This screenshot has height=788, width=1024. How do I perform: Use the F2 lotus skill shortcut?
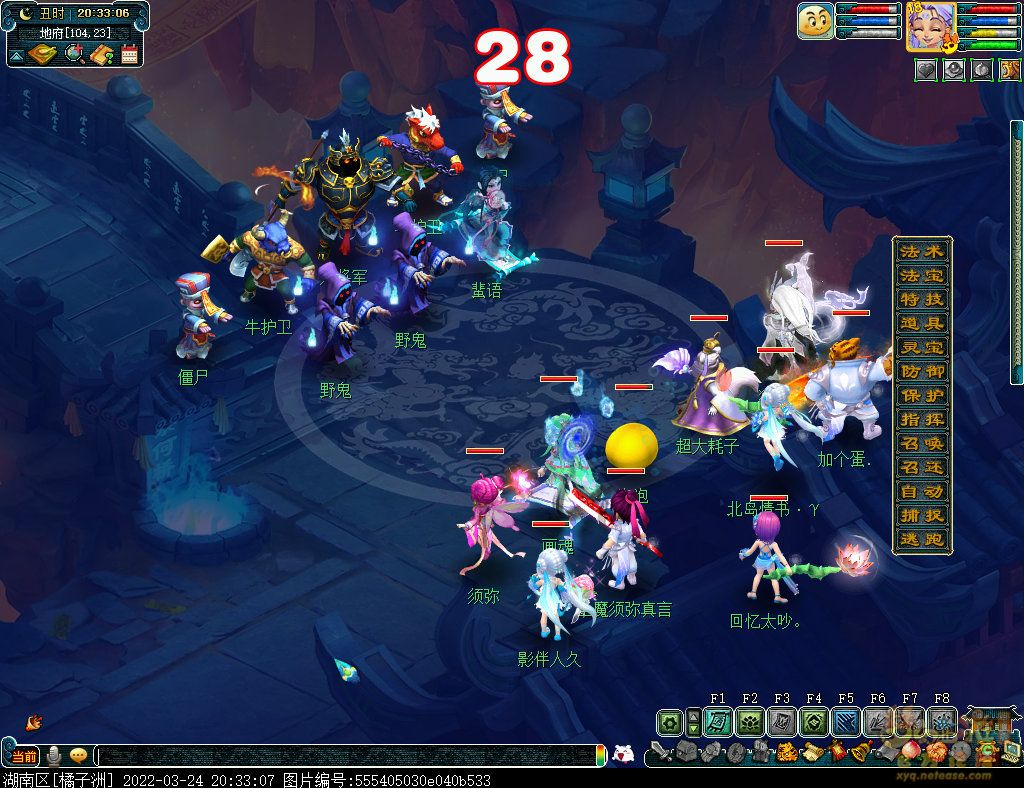pos(749,722)
